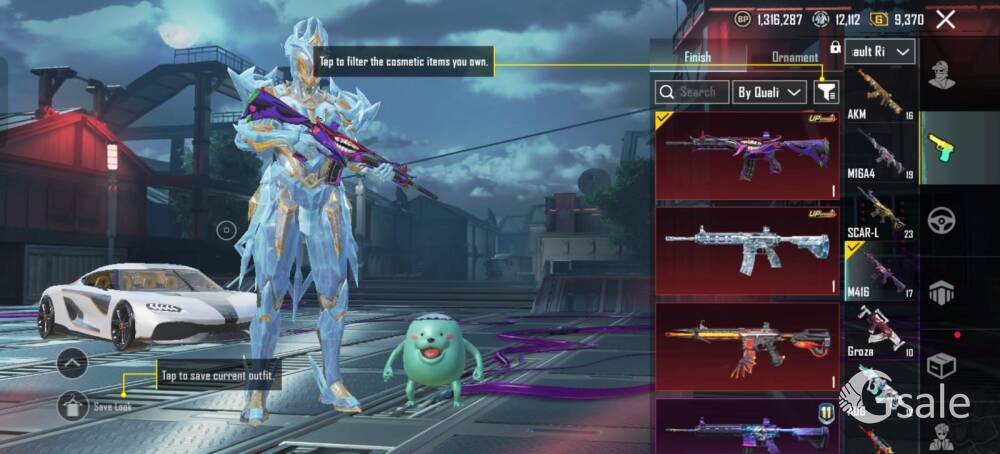This screenshot has height=454, width=1000.
Task: Open the weapon type dropdown
Action: [x=880, y=51]
